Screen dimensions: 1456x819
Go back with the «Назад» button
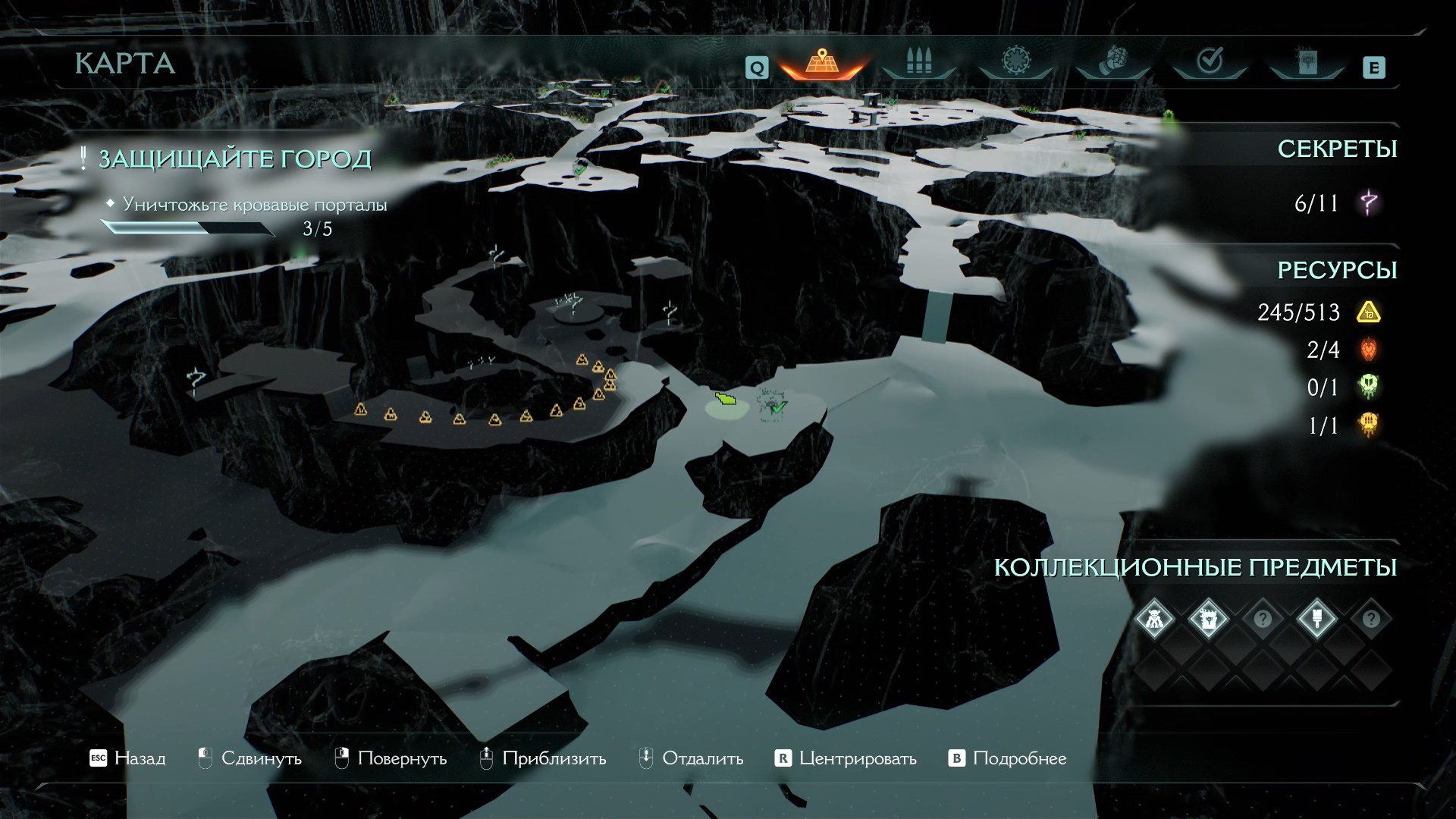127,758
